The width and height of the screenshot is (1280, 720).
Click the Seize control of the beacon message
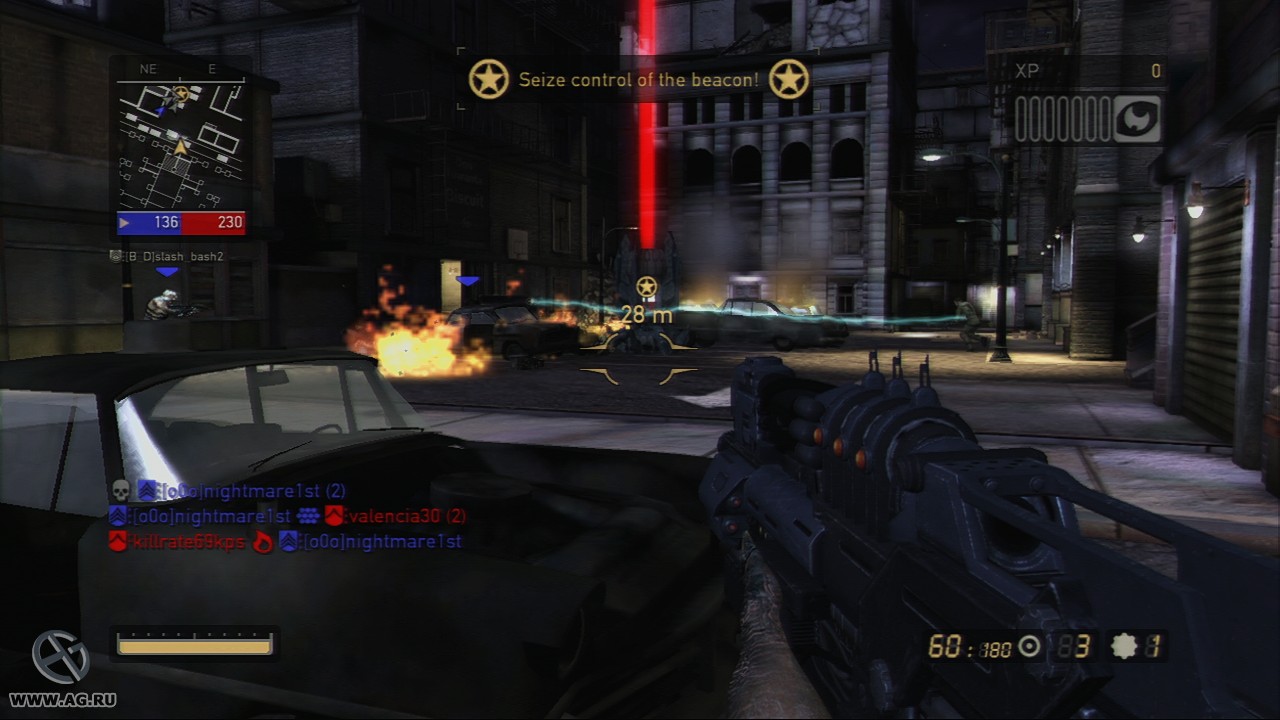[638, 80]
